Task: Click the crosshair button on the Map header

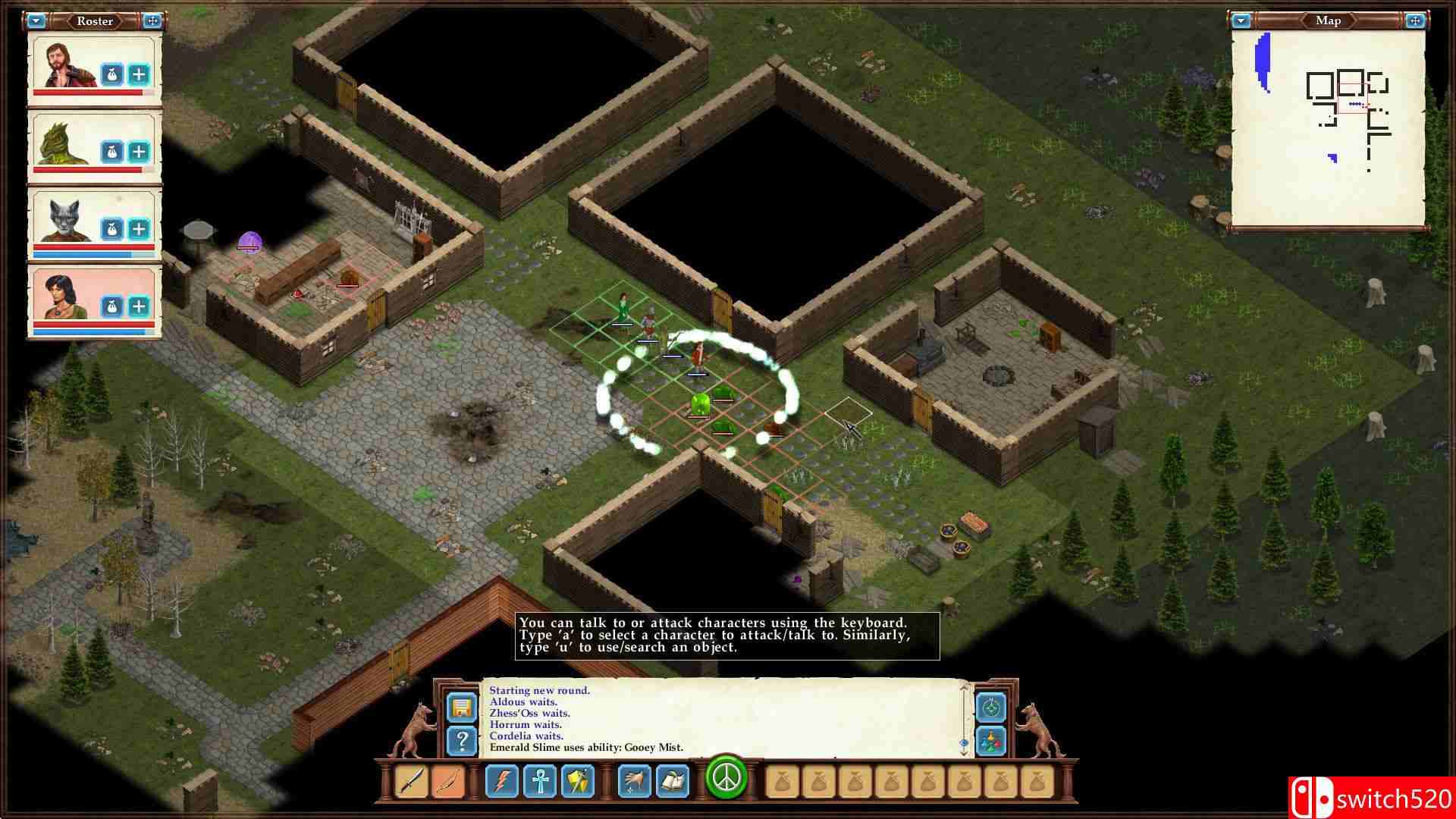Action: point(1414,20)
